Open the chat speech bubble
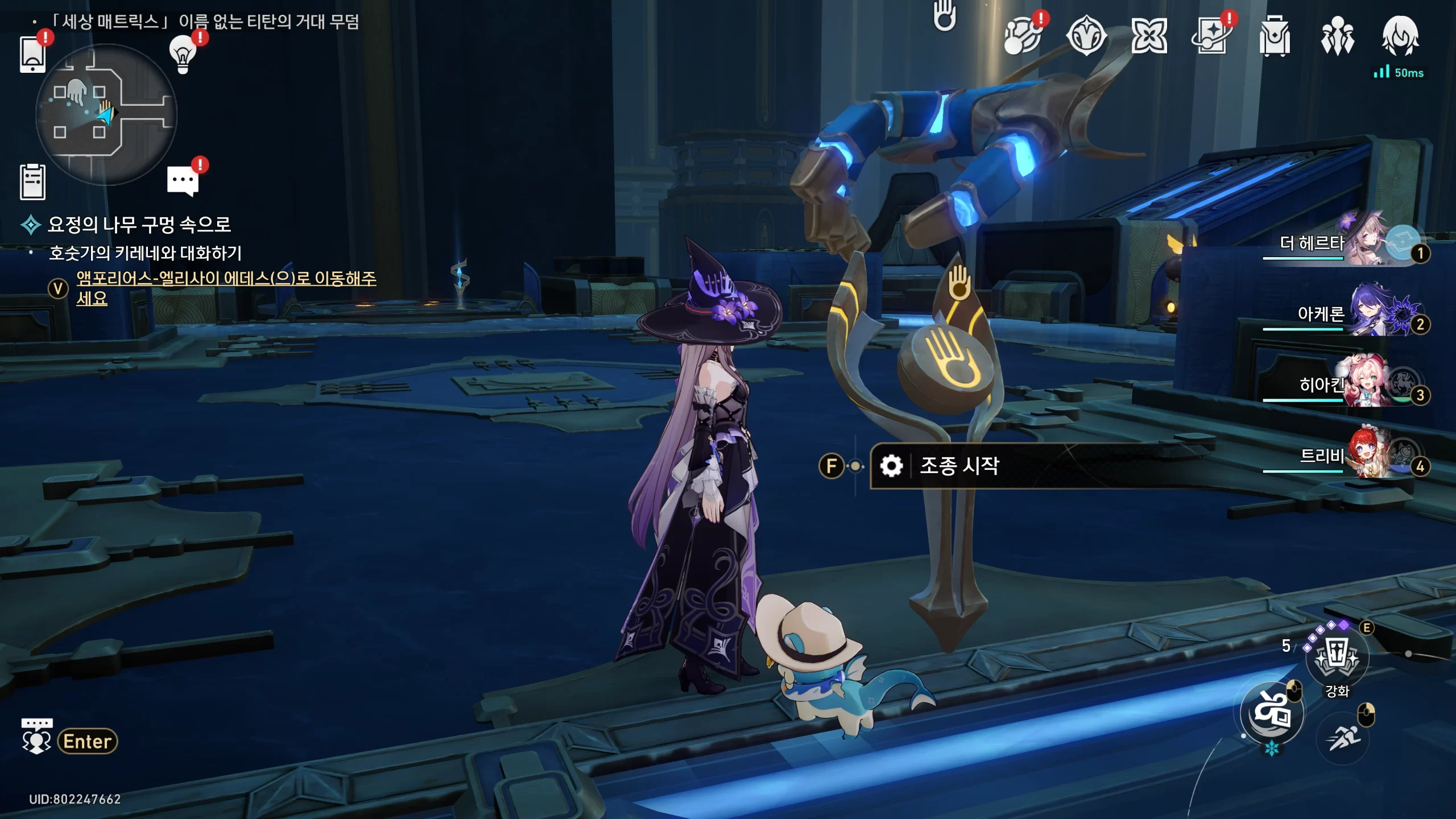 click(x=183, y=181)
